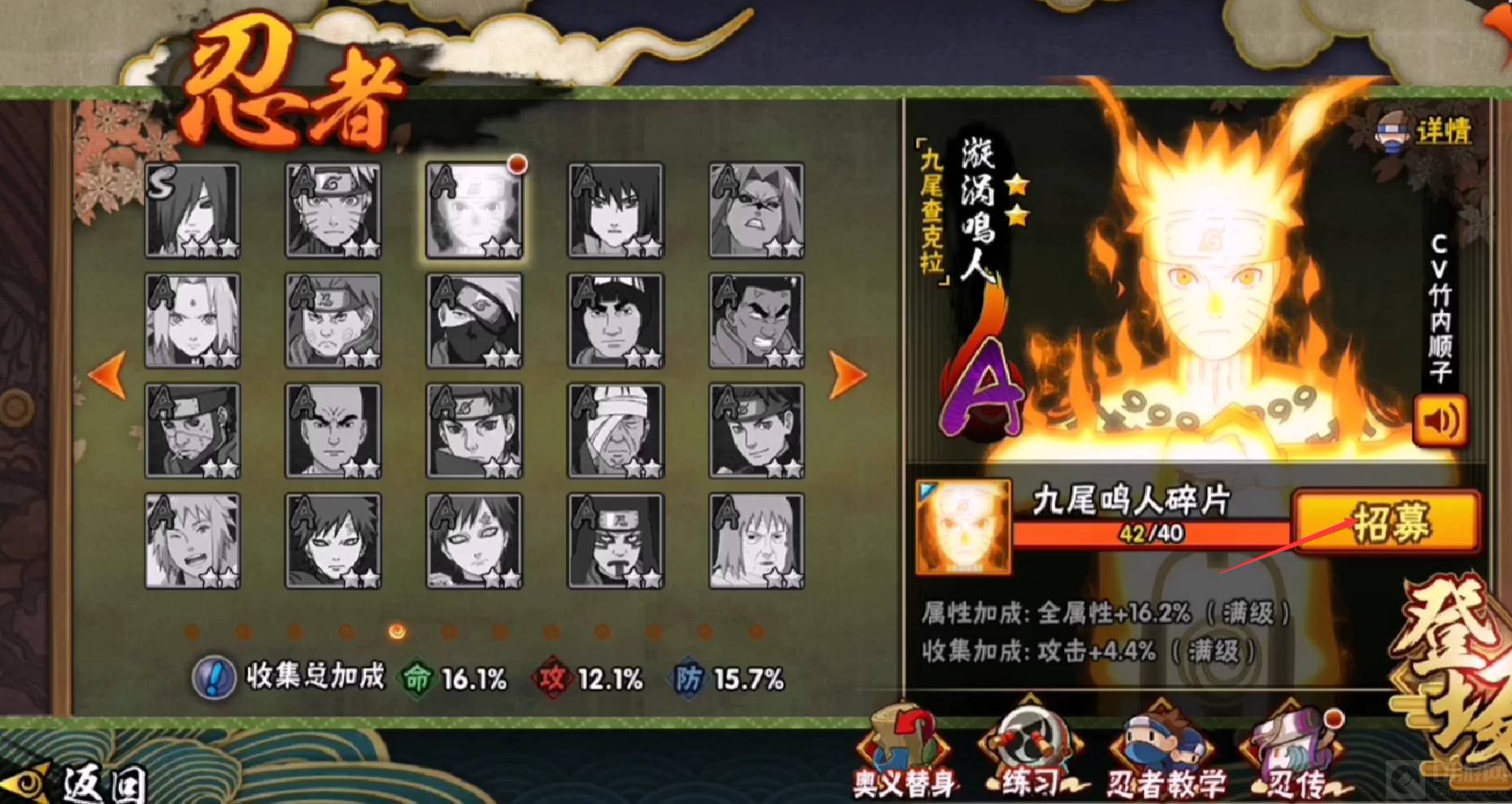Play the character voice speaker button

tap(1440, 420)
